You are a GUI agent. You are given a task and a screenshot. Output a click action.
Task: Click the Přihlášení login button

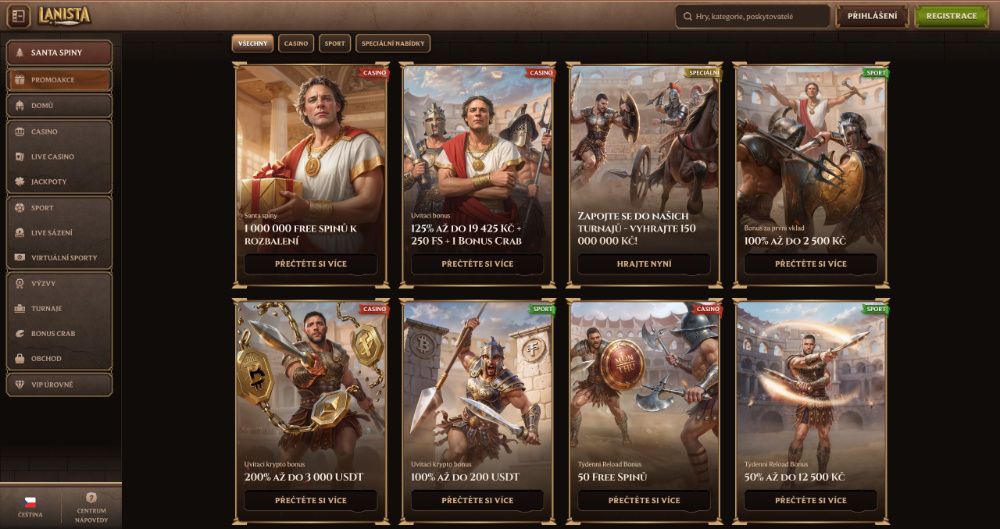[x=872, y=16]
